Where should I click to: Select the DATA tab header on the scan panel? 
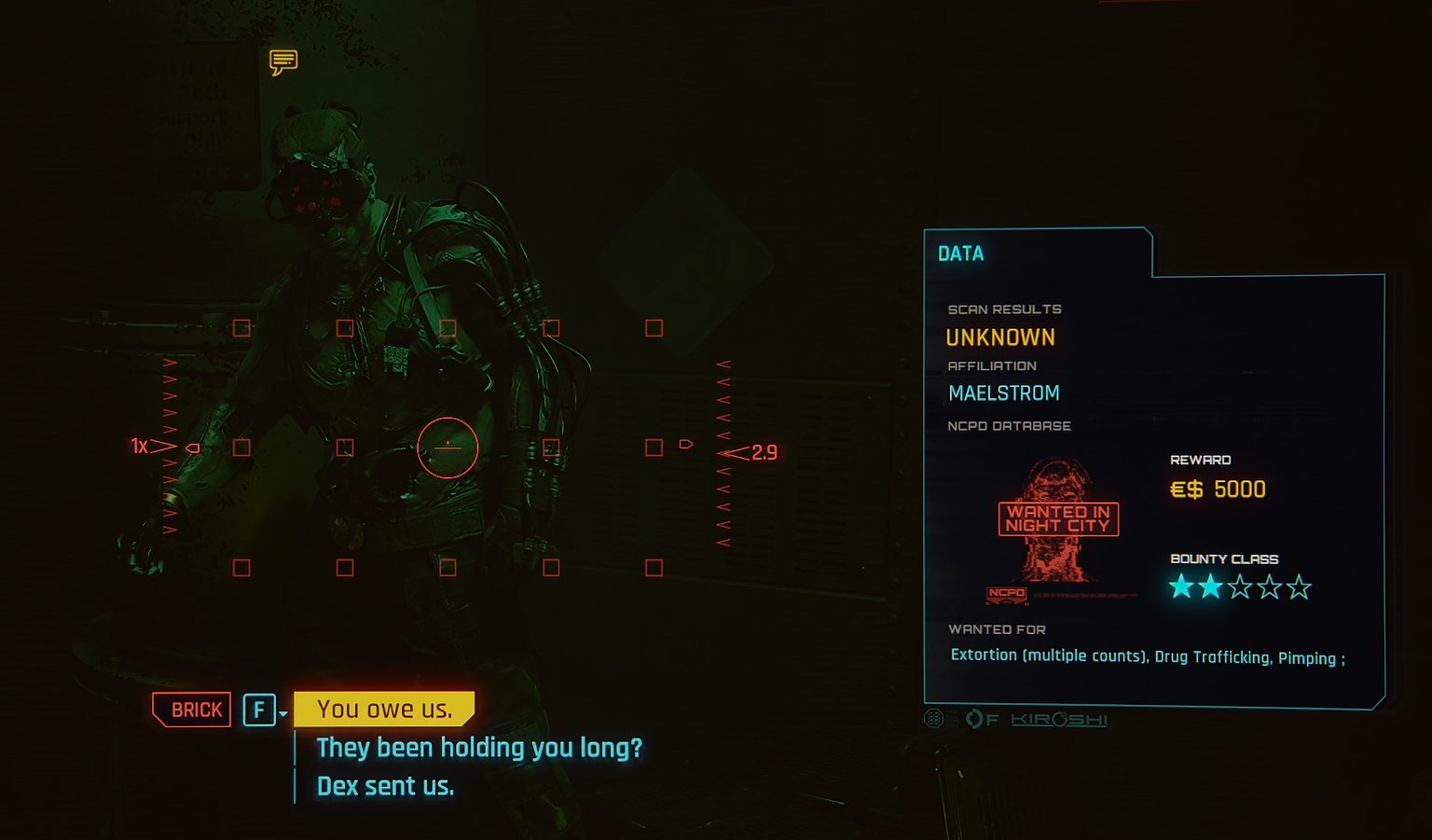[961, 253]
